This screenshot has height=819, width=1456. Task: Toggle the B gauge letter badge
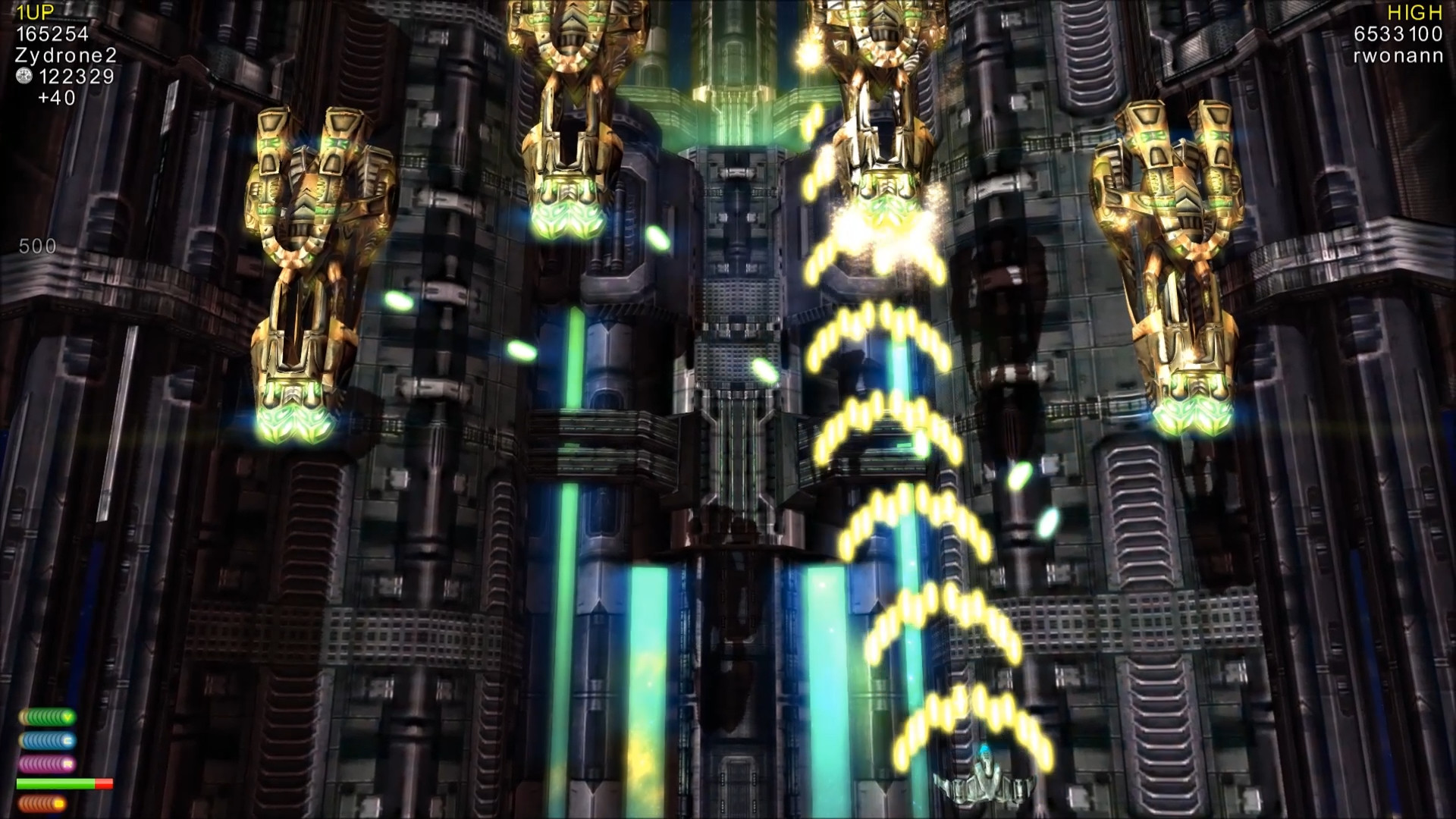pyautogui.click(x=59, y=804)
